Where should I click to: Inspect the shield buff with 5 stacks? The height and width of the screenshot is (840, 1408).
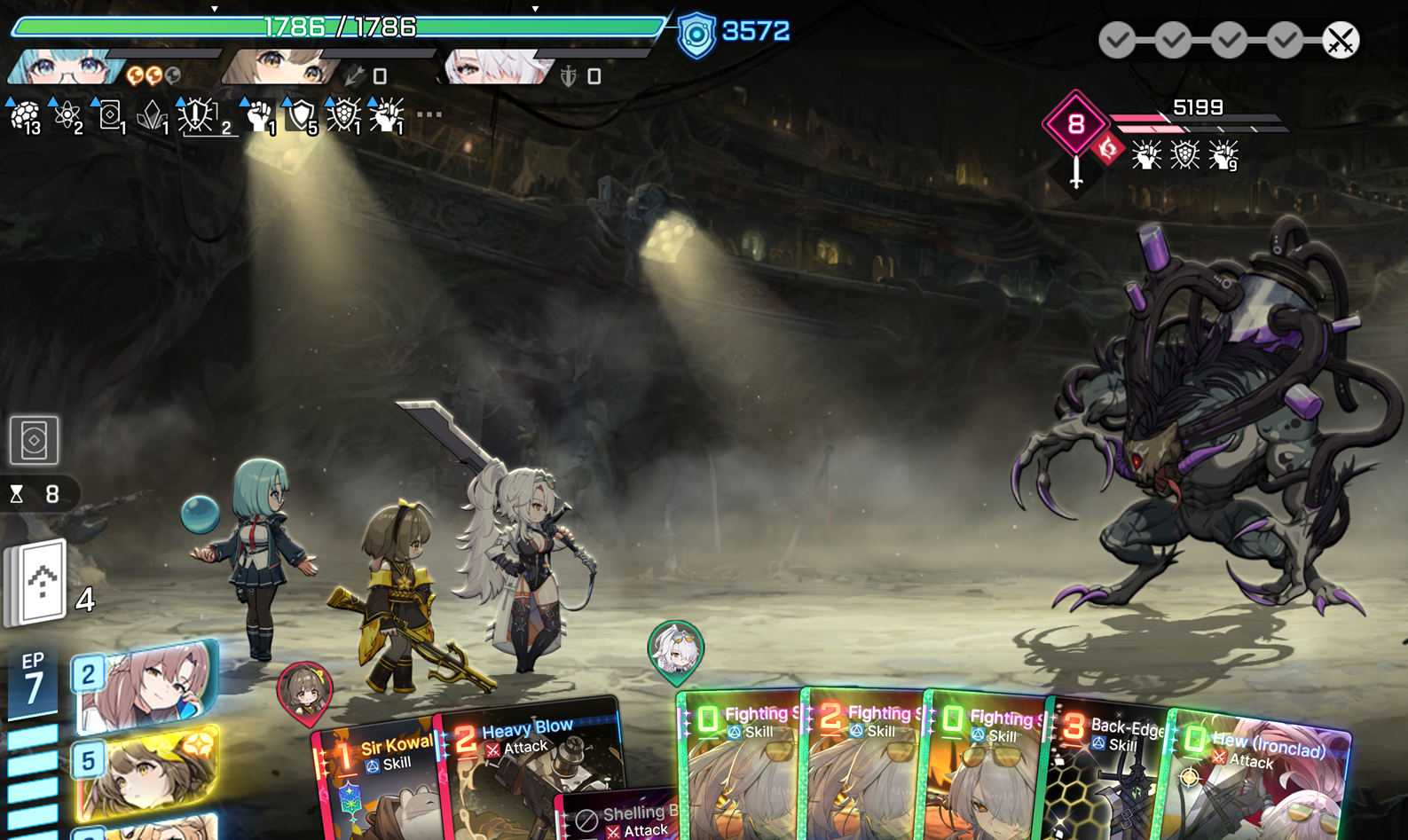click(302, 116)
